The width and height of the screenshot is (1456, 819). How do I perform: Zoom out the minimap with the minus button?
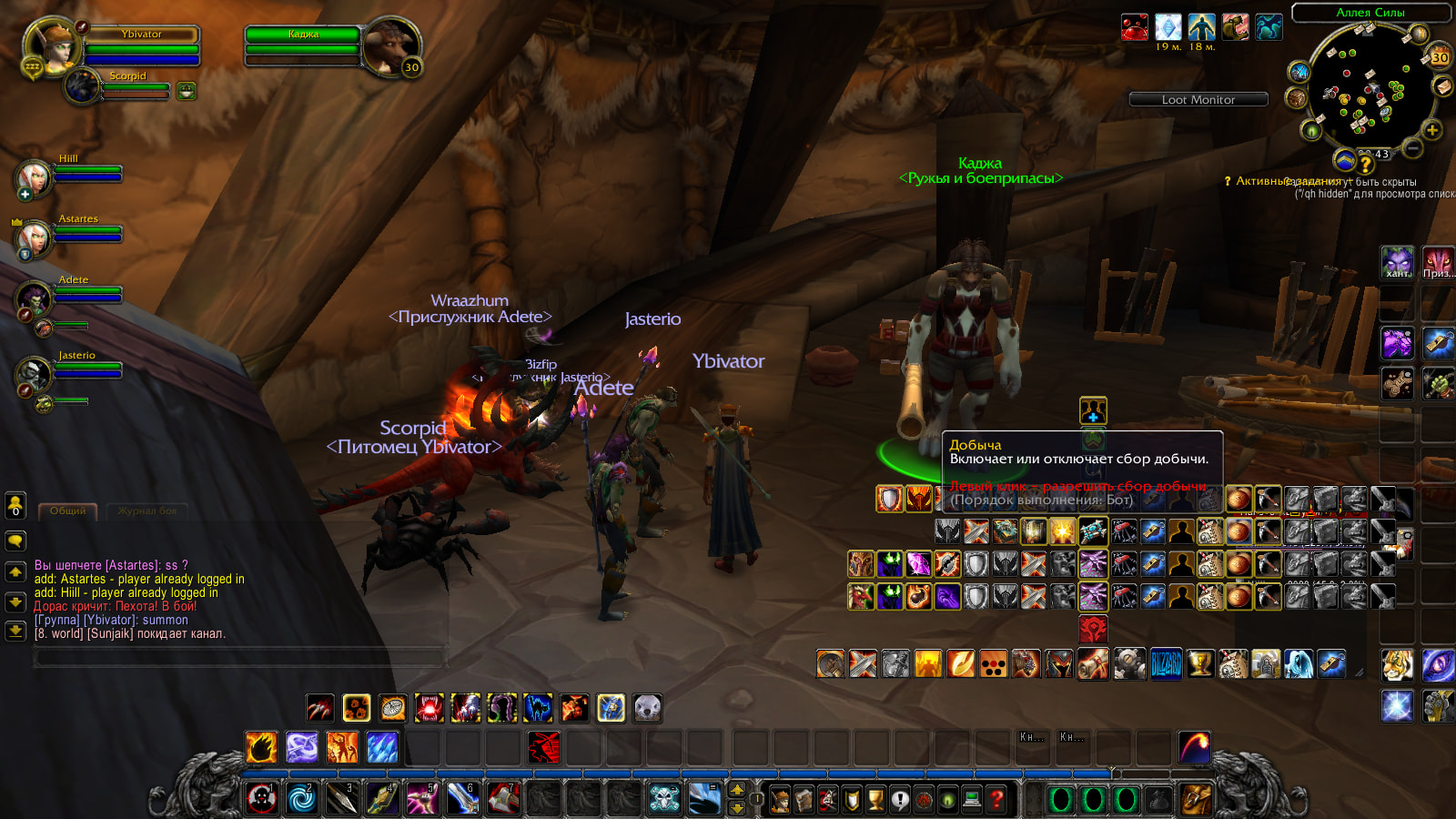[1412, 147]
